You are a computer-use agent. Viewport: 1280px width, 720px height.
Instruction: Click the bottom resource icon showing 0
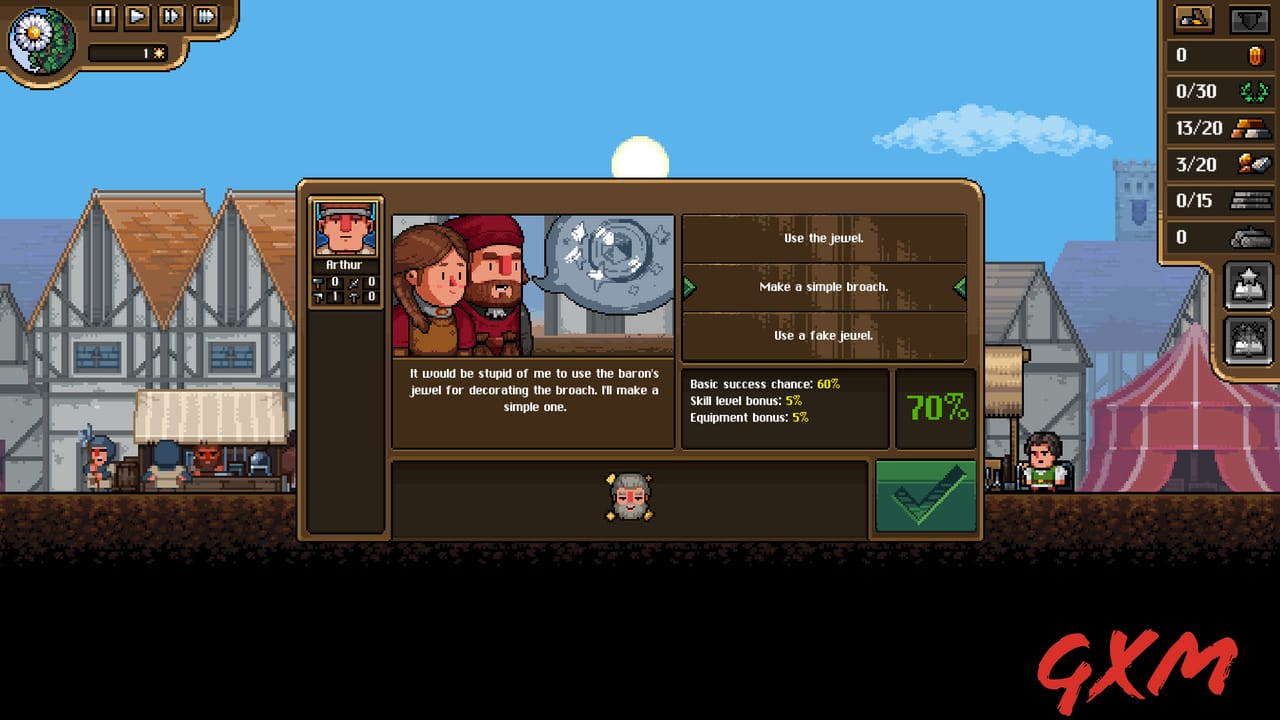(x=1252, y=237)
